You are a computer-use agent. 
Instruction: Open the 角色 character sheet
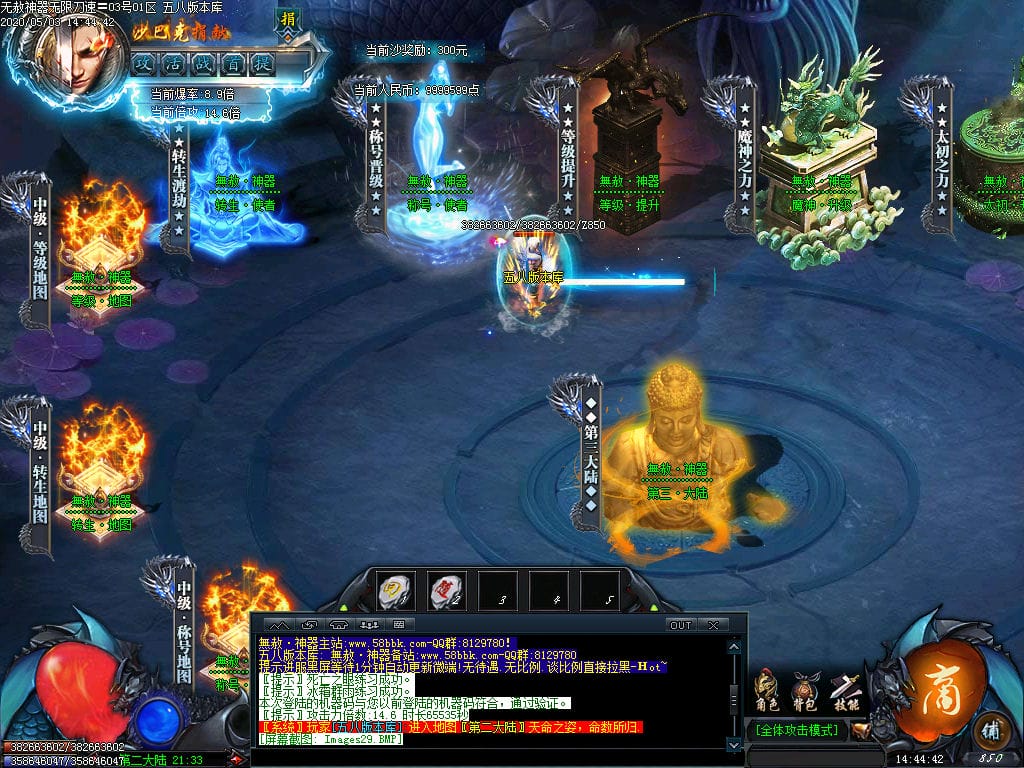pos(767,690)
